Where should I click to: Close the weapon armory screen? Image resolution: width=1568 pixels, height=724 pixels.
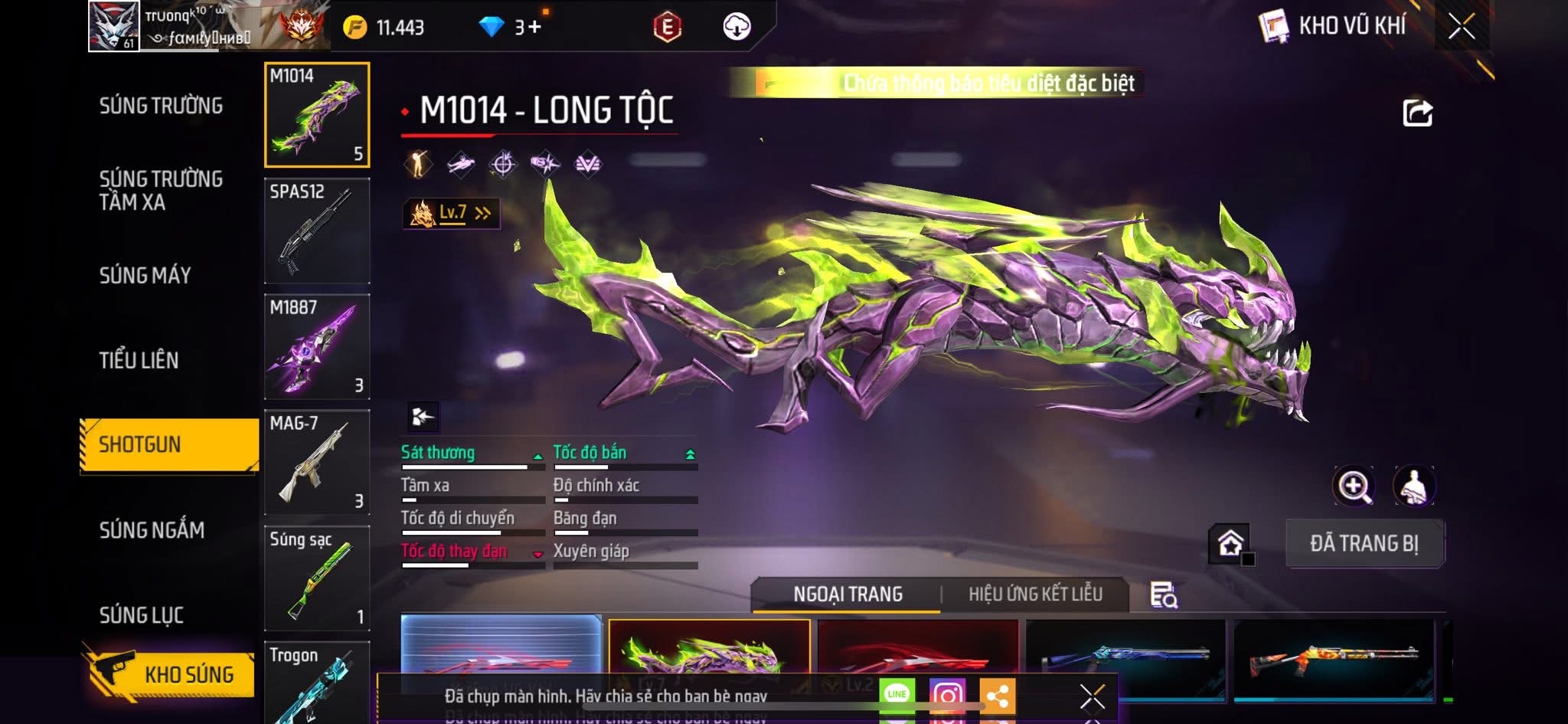click(1461, 27)
